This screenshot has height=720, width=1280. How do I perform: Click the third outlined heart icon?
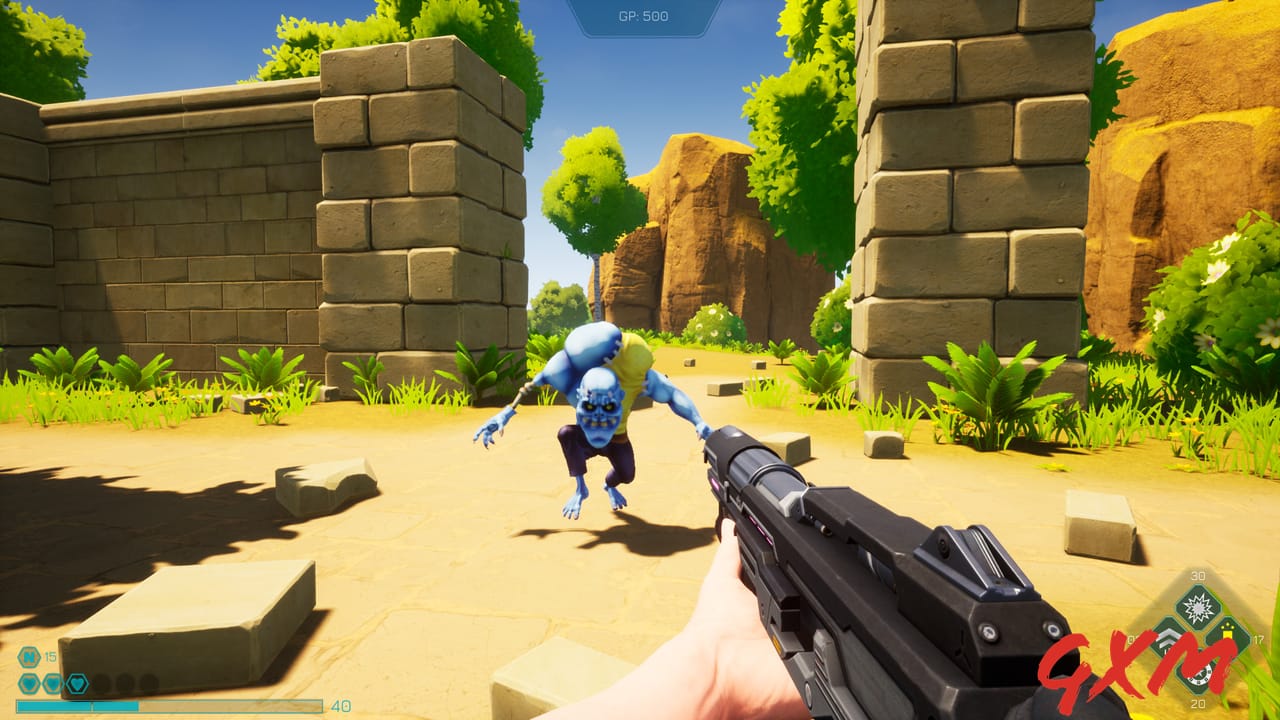click(x=77, y=682)
